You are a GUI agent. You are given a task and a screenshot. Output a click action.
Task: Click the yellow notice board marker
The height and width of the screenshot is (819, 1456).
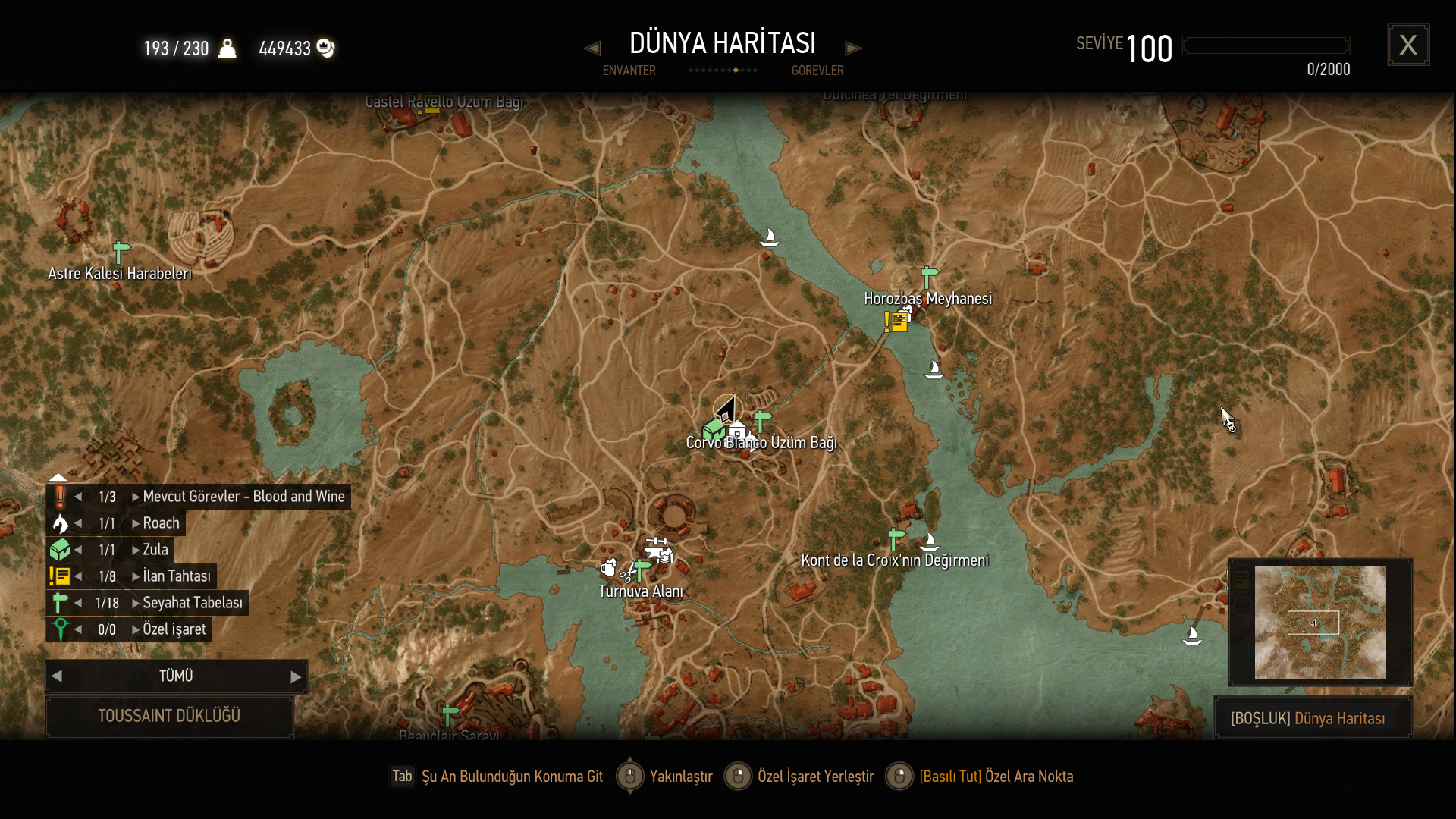tap(897, 322)
